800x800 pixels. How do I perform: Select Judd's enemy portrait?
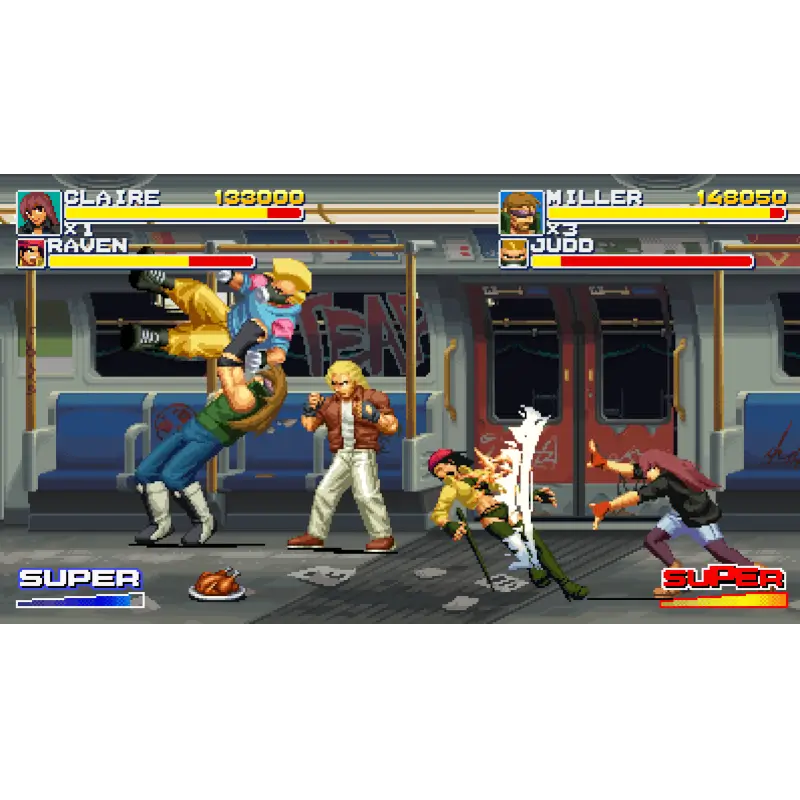tap(514, 254)
